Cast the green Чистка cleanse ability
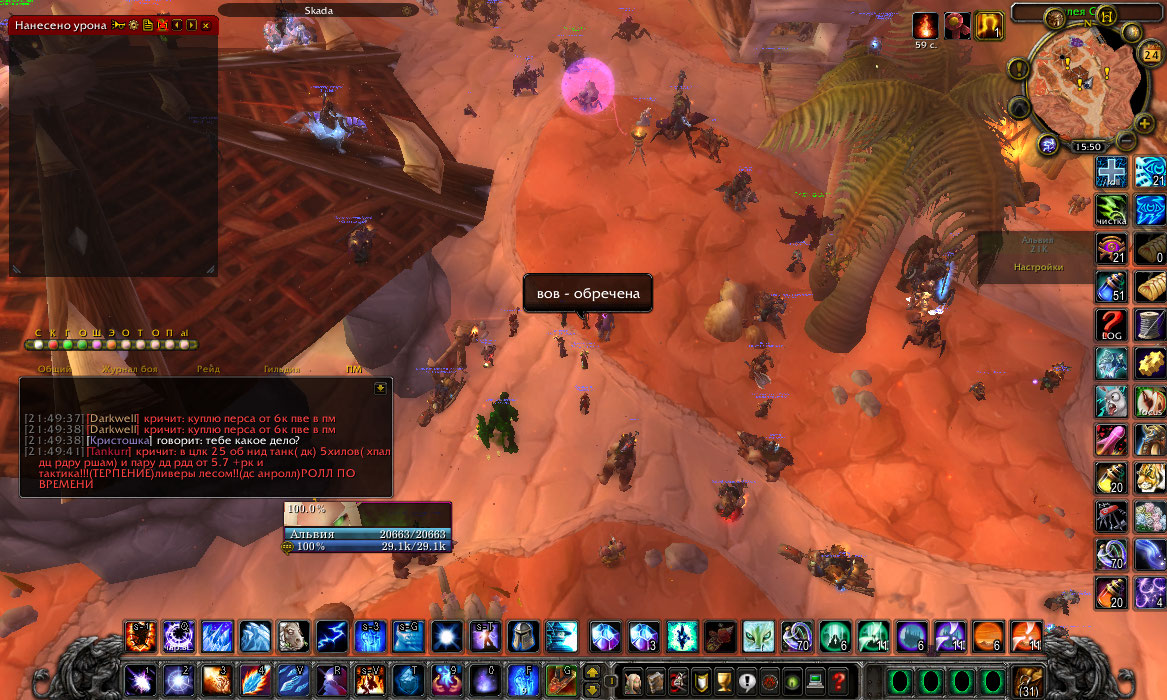Viewport: 1167px width, 700px height. pos(1111,209)
